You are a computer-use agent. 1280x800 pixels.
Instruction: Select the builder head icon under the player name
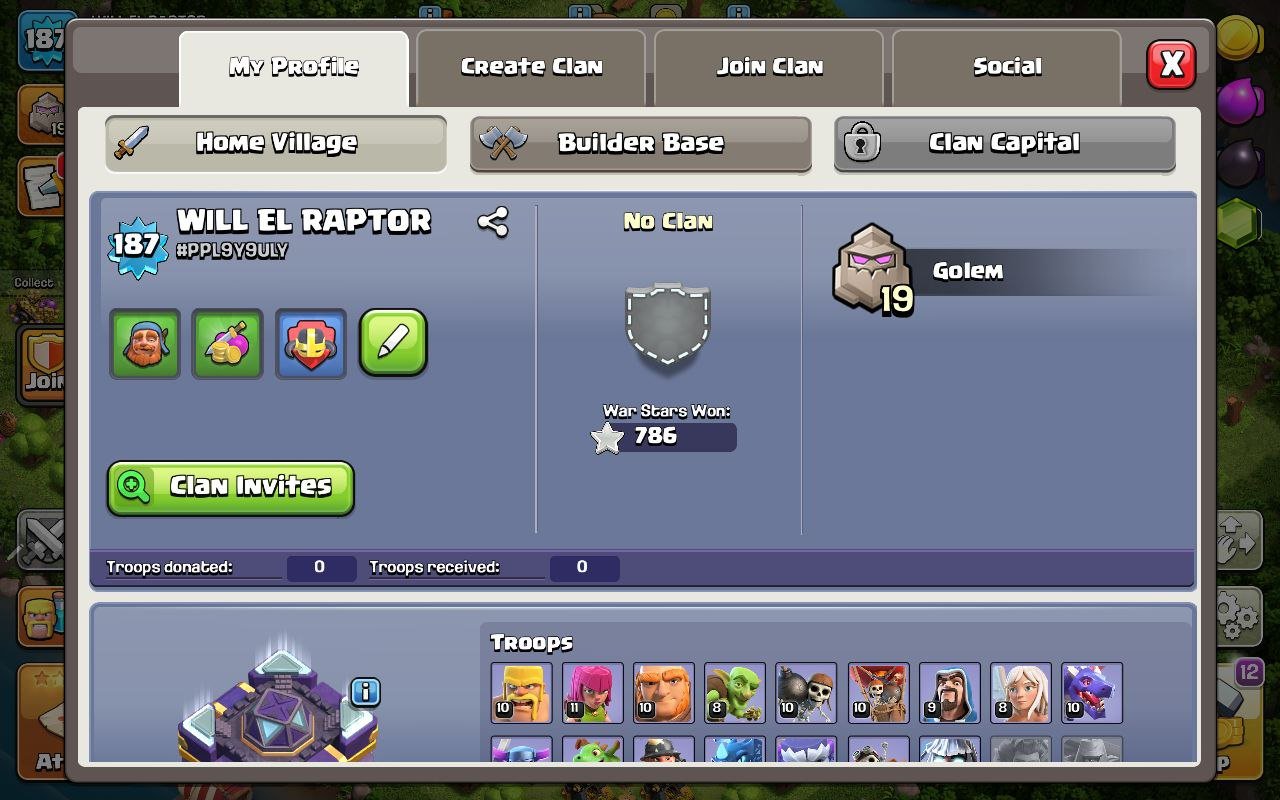pyautogui.click(x=144, y=344)
